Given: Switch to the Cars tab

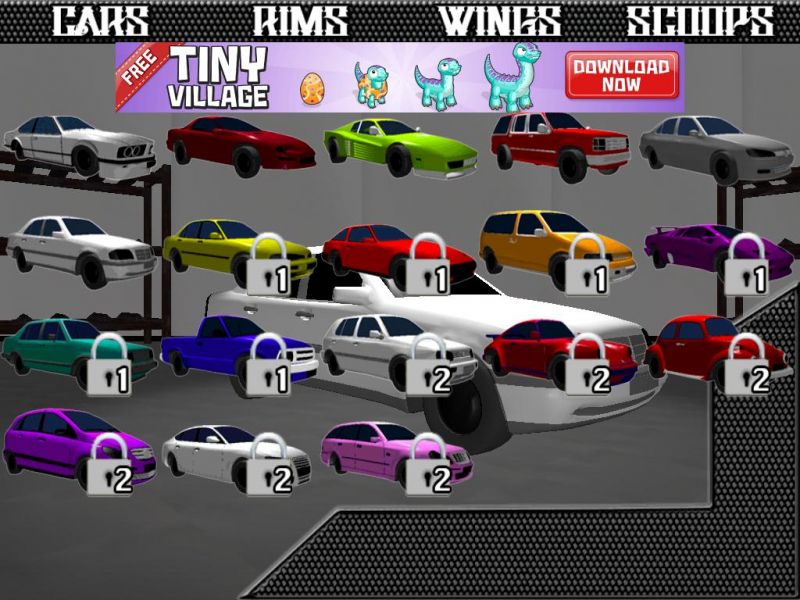Looking at the screenshot, I should 100,21.
